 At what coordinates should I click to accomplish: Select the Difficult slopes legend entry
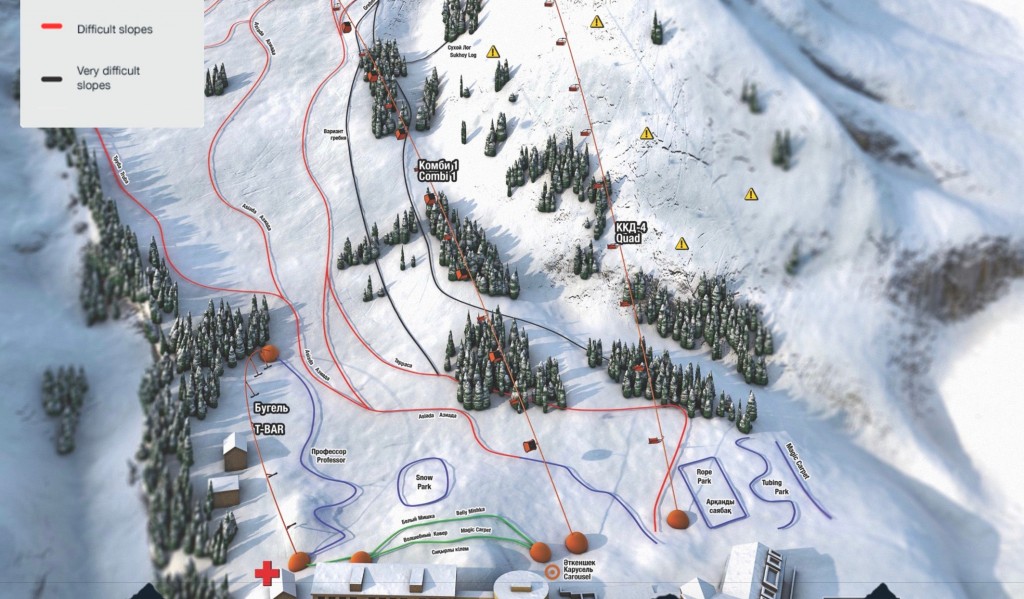click(113, 30)
